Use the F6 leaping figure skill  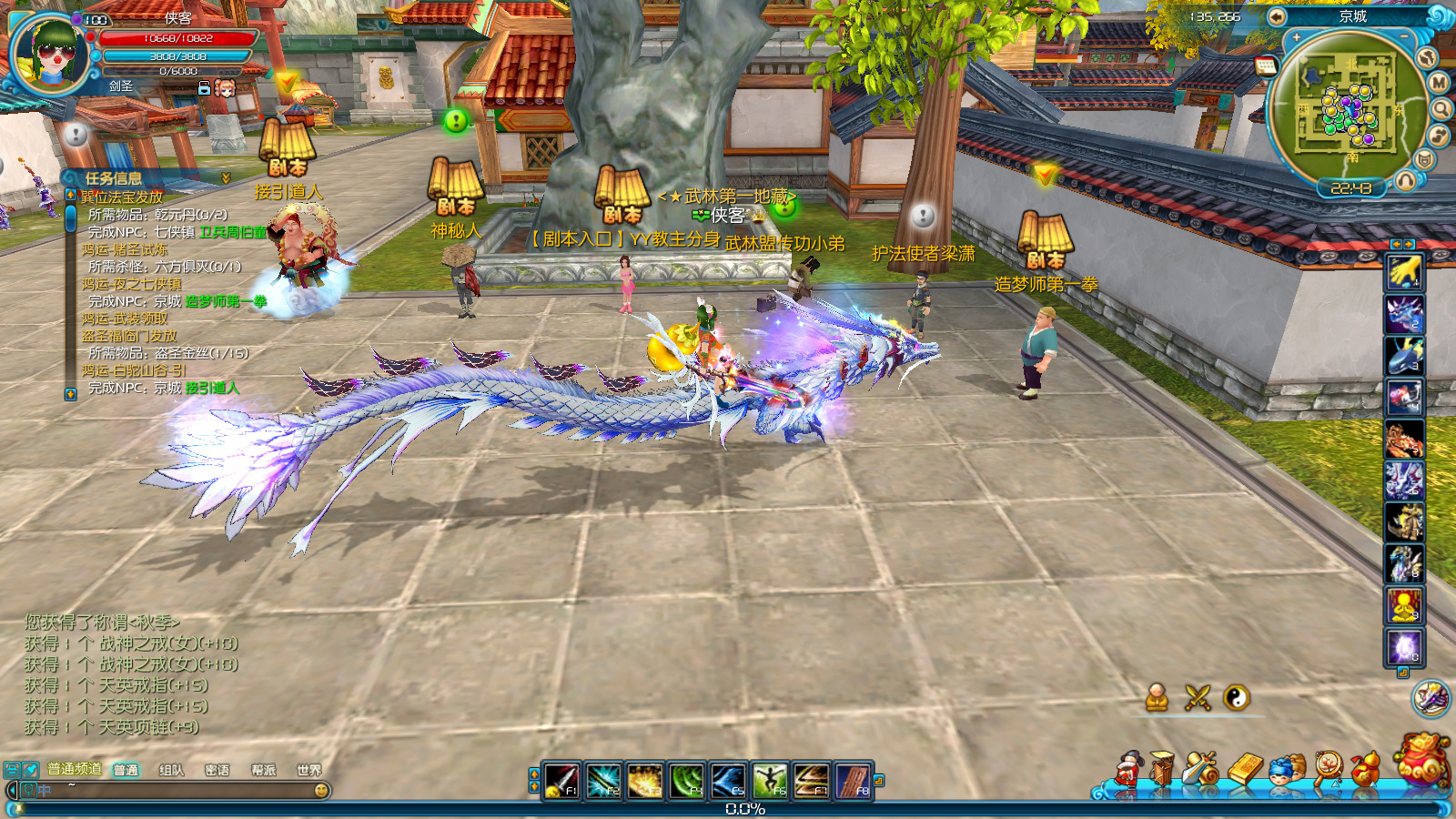click(x=769, y=781)
